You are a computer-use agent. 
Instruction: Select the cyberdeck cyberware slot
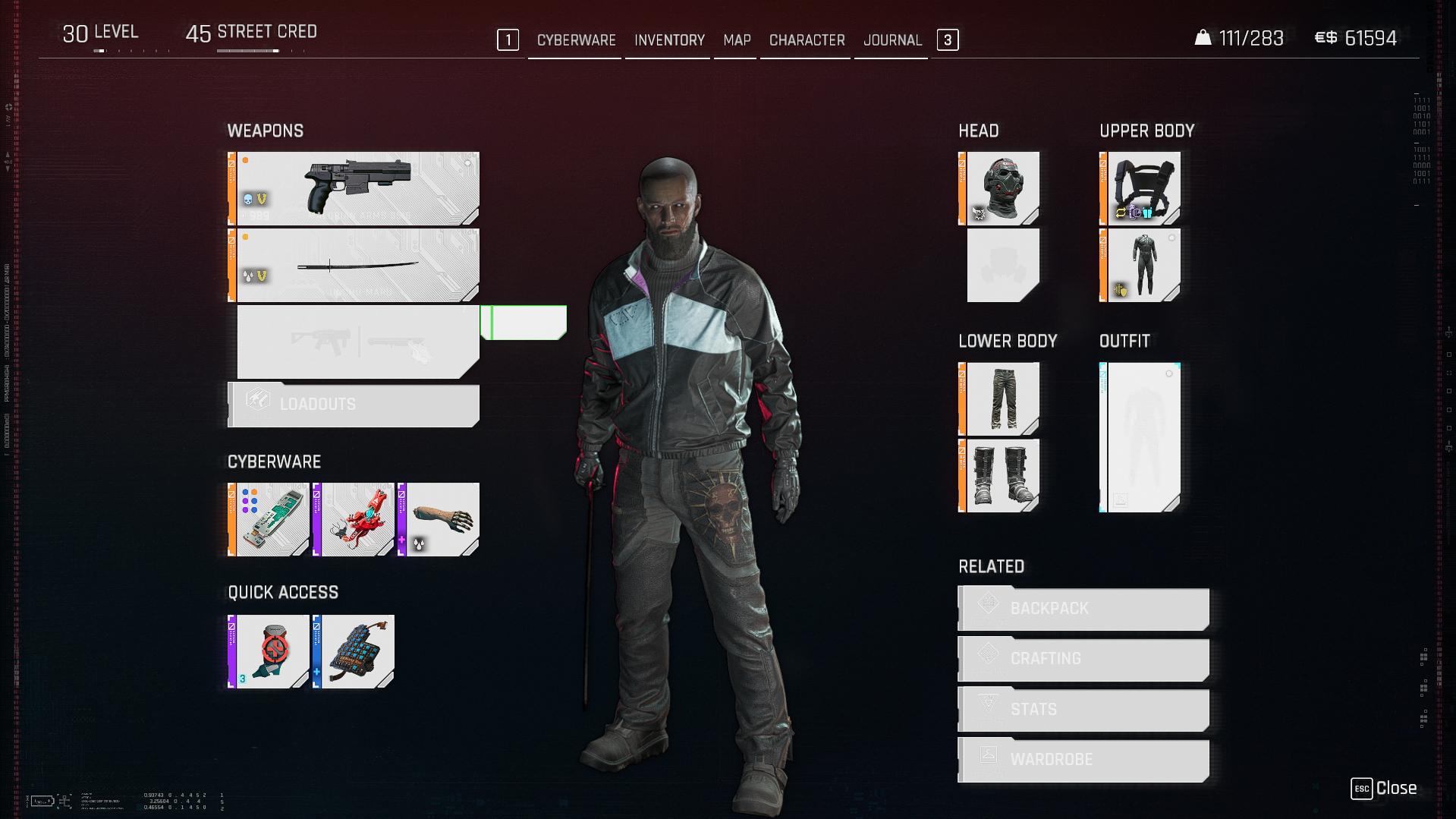(270, 520)
